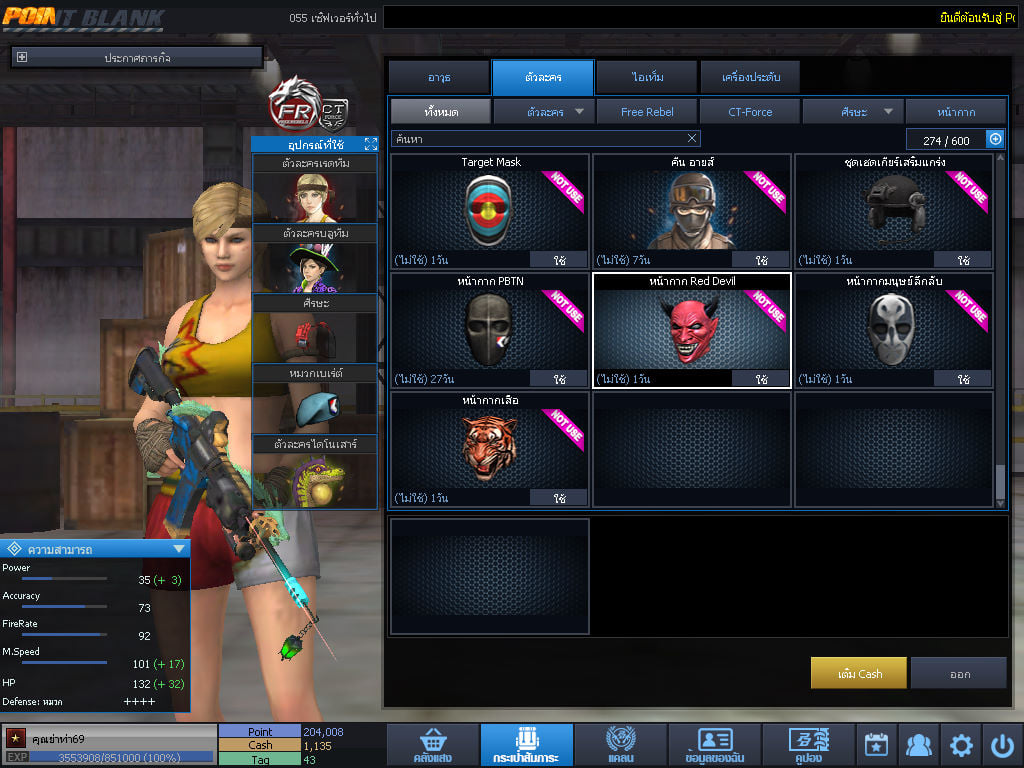Use the Red Devil mask

(x=761, y=379)
